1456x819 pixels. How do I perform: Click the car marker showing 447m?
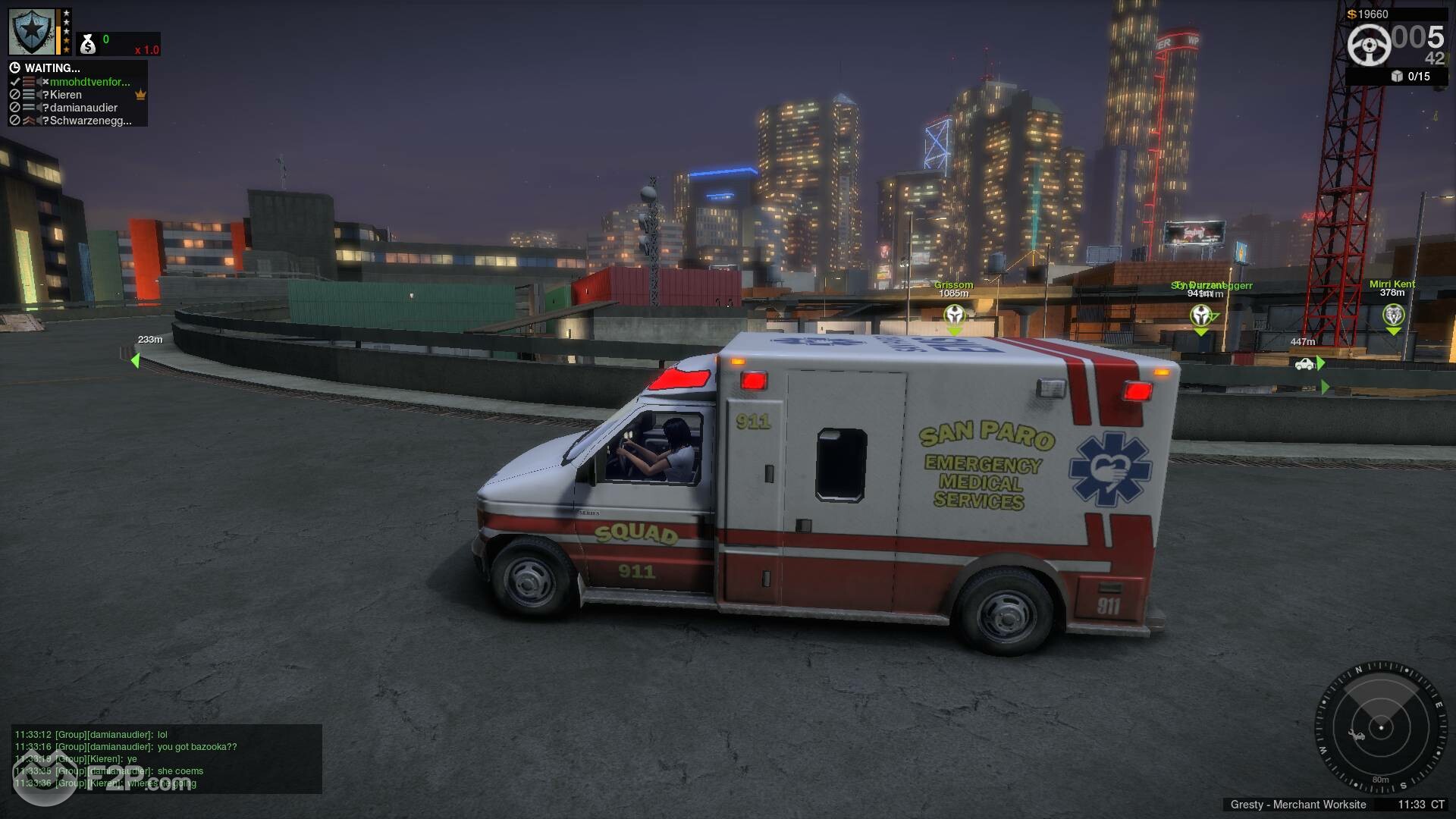click(1304, 364)
